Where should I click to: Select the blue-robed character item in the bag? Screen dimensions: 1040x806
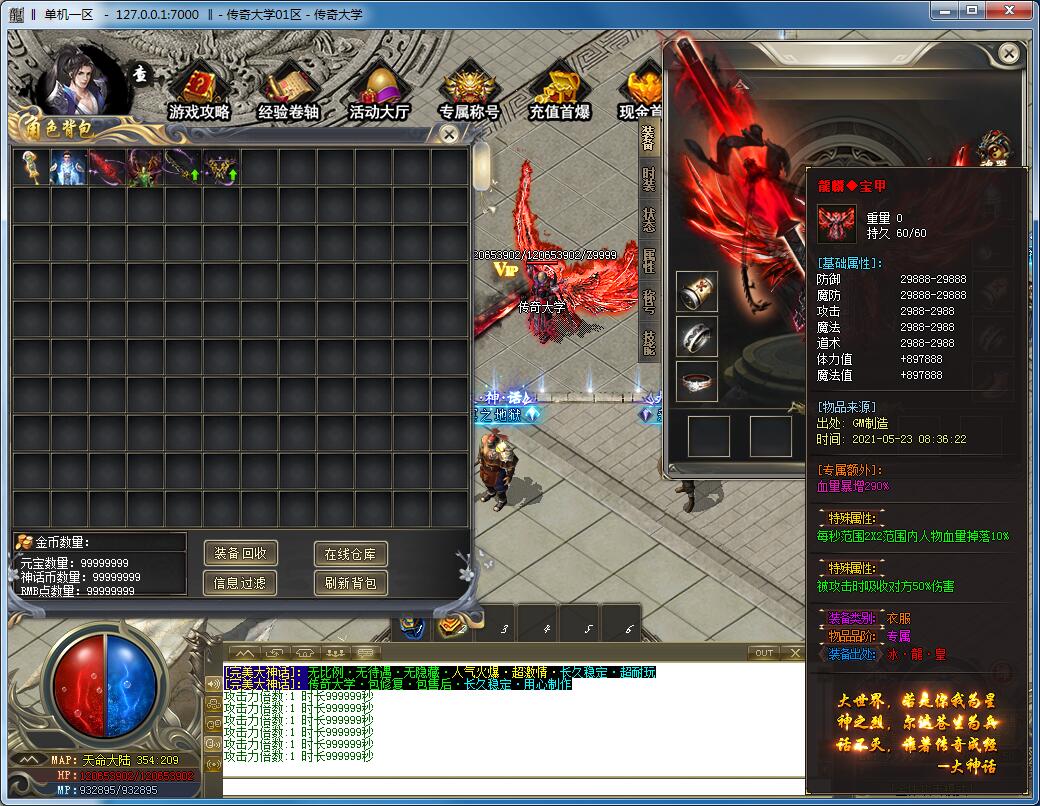(69, 167)
